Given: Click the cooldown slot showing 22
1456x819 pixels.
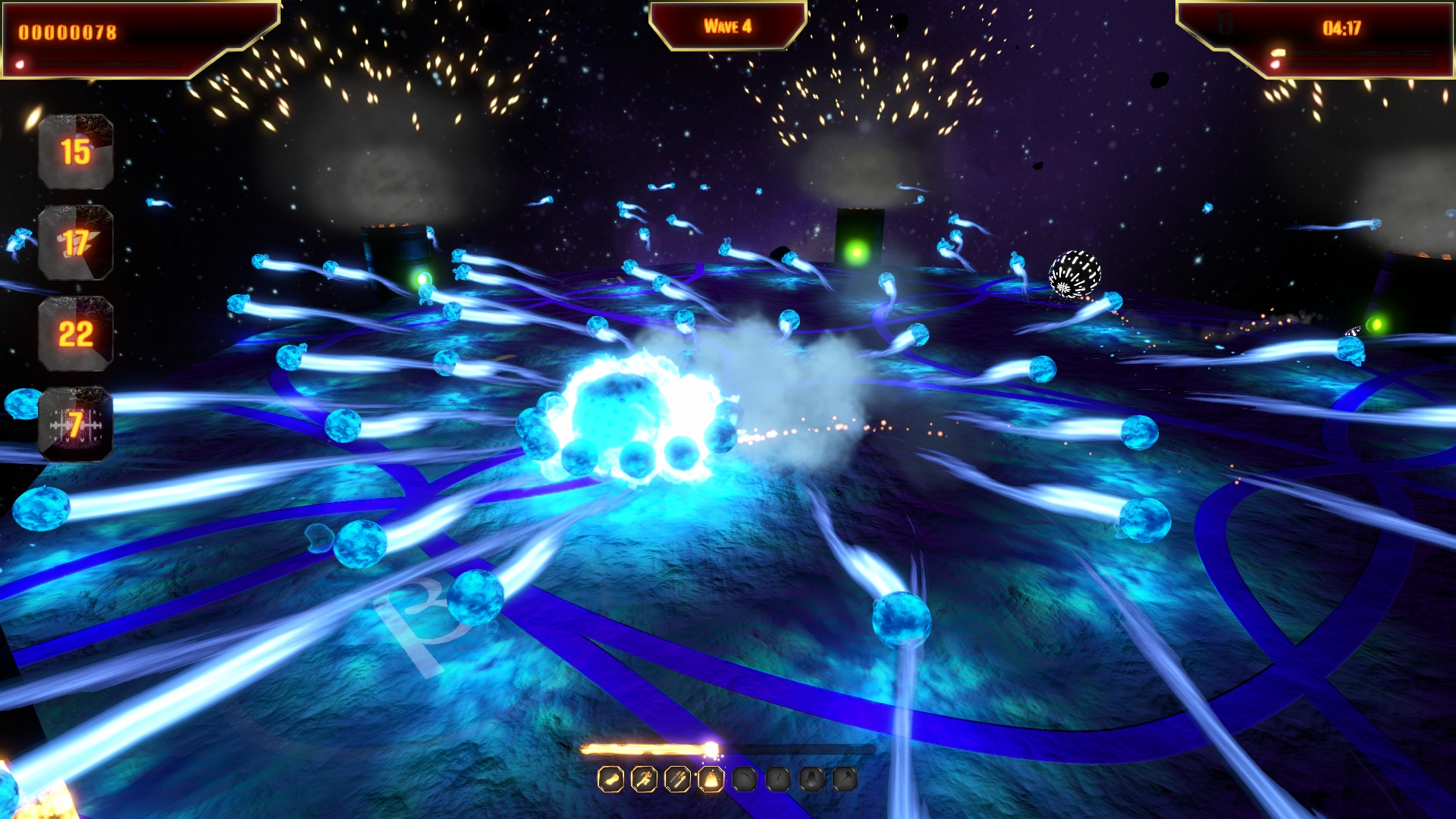Looking at the screenshot, I should click(x=76, y=334).
